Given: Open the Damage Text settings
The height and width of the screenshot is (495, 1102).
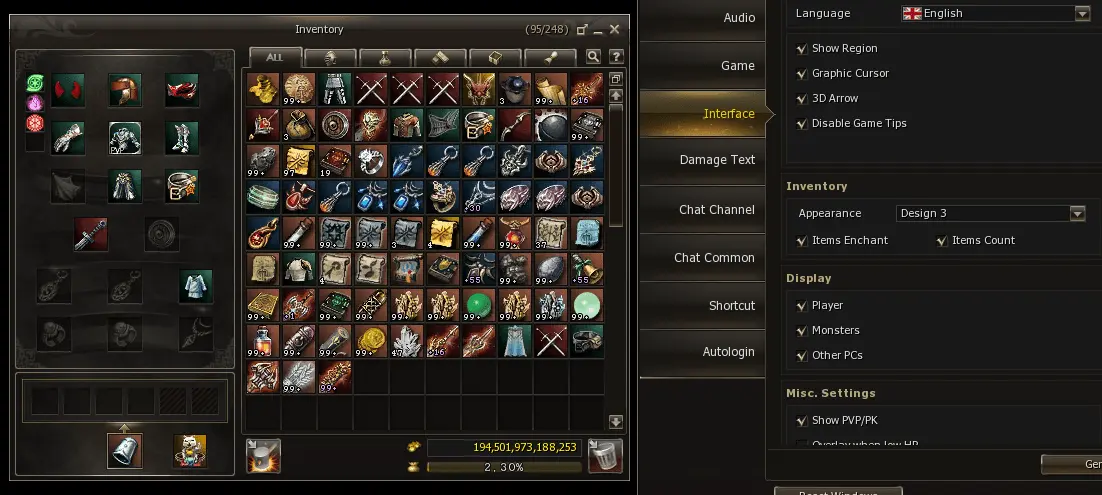Looking at the screenshot, I should (717, 160).
